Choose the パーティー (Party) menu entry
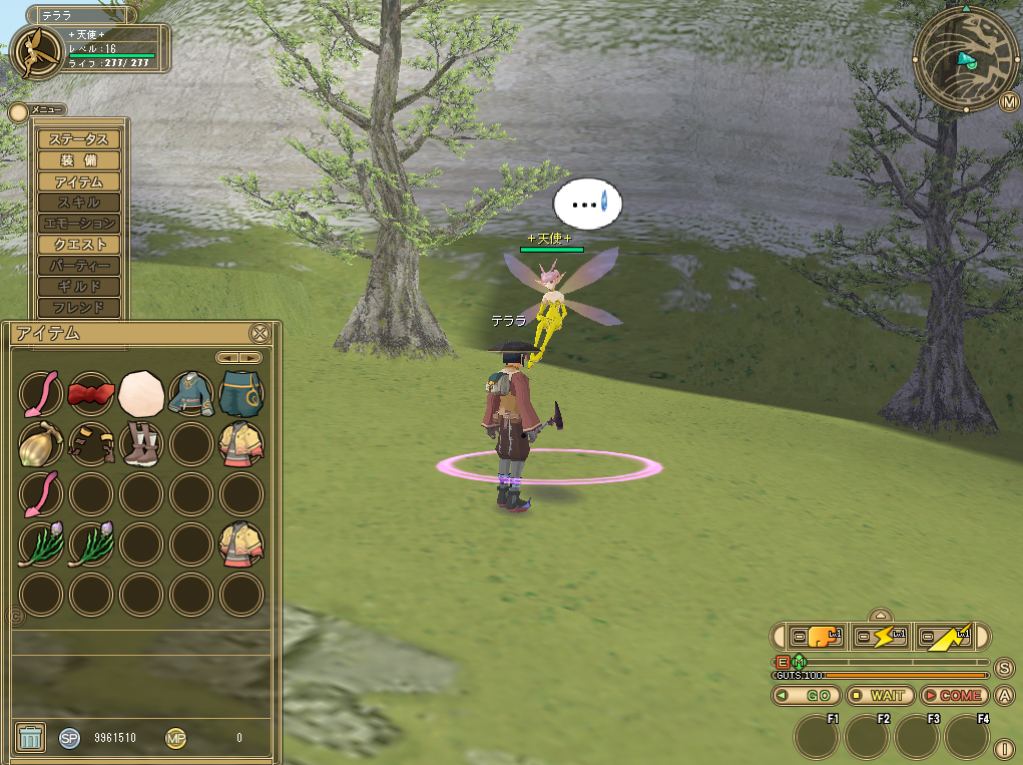1023x765 pixels. [x=78, y=266]
